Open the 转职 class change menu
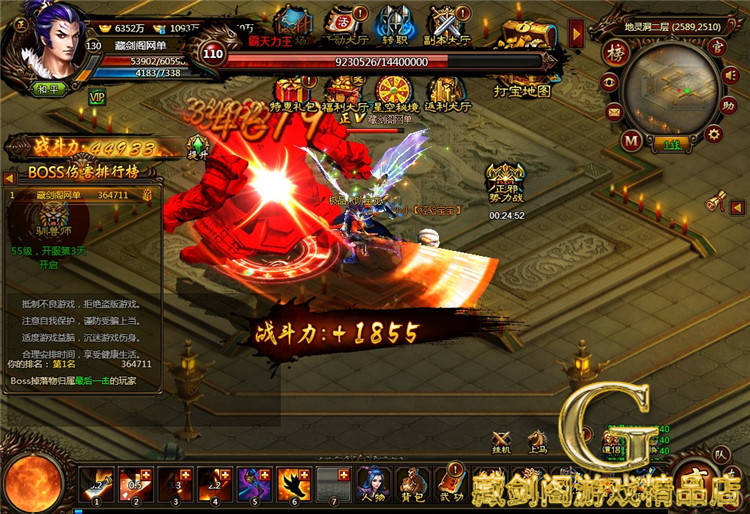Viewport: 750px width, 514px height. click(x=393, y=24)
